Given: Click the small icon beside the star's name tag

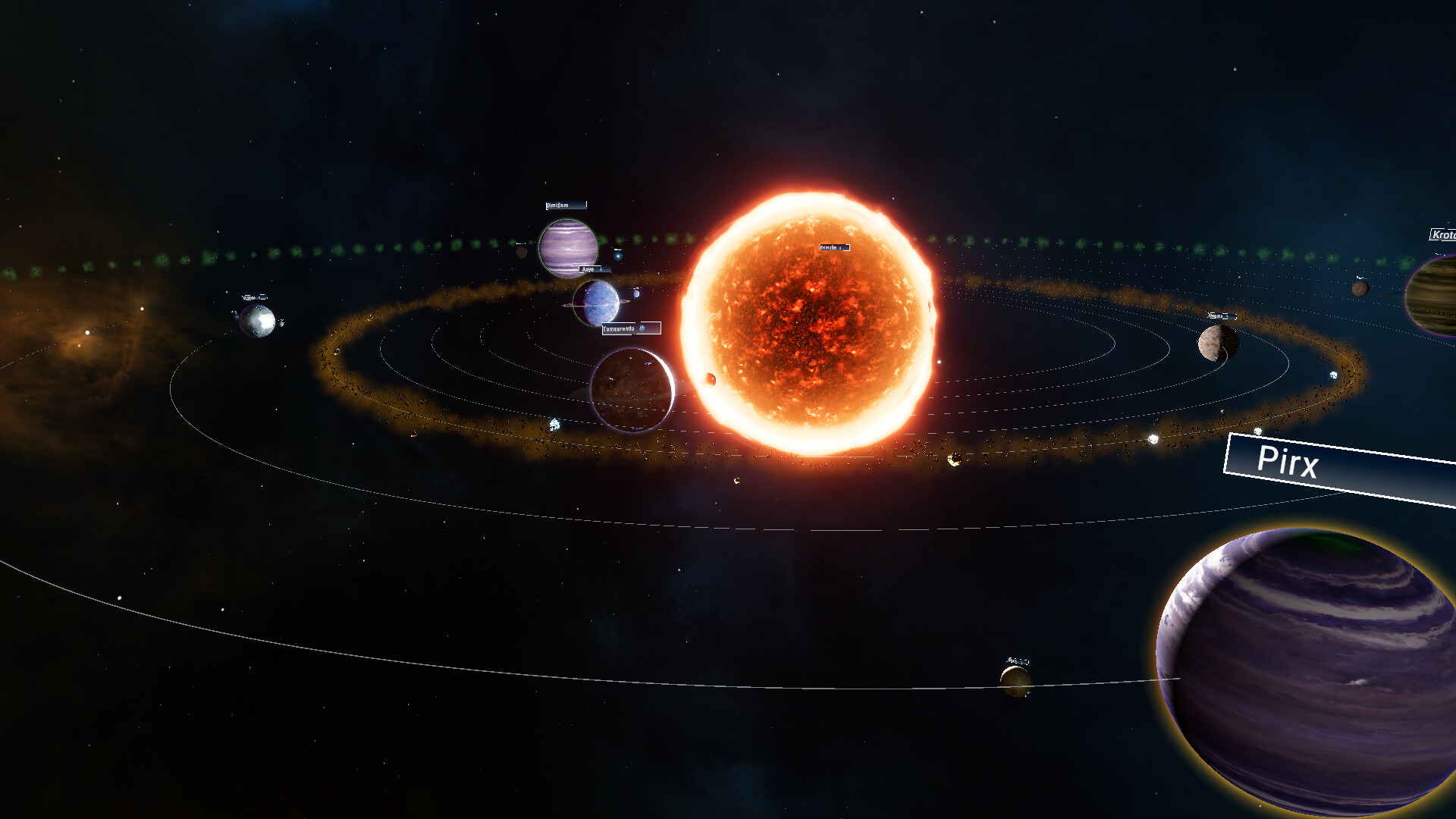Looking at the screenshot, I should point(840,248).
